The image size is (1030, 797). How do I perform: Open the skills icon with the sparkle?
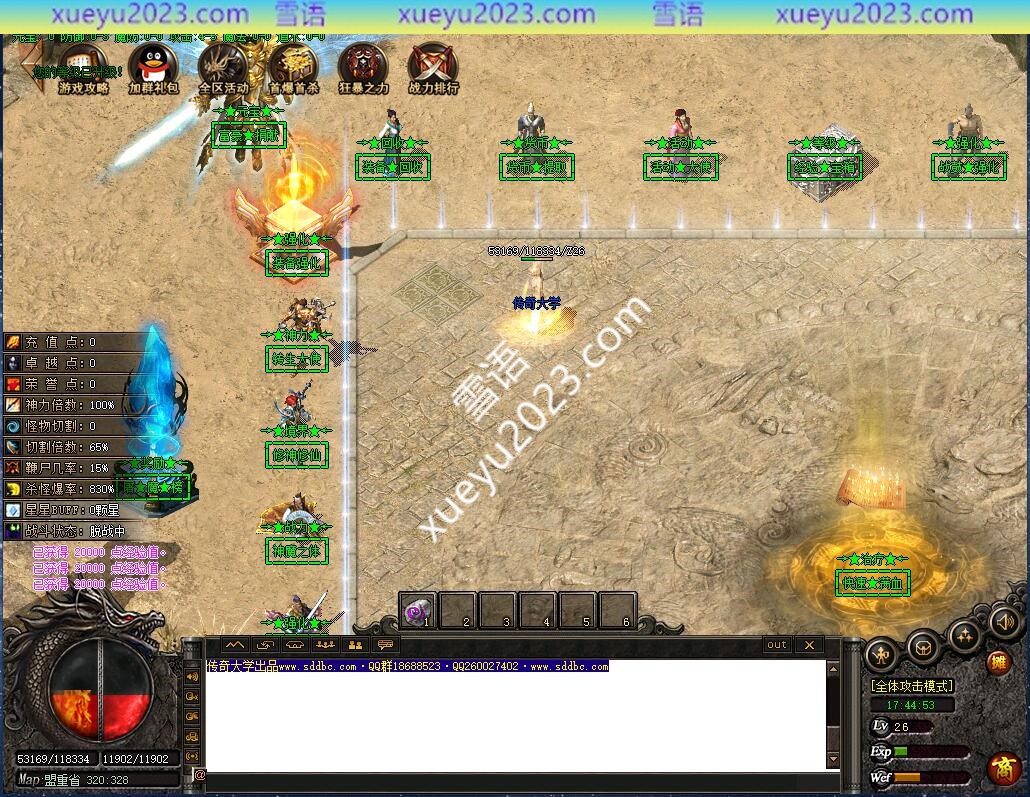point(964,635)
